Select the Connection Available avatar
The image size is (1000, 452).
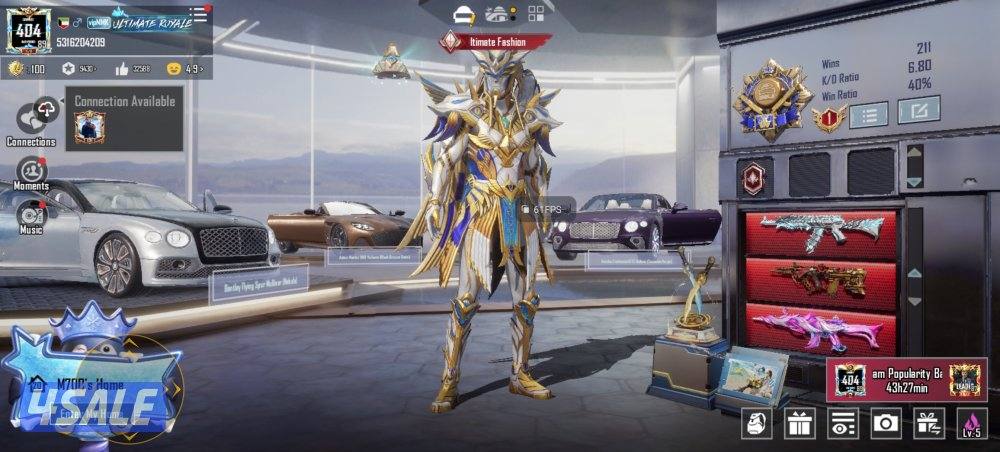(89, 128)
